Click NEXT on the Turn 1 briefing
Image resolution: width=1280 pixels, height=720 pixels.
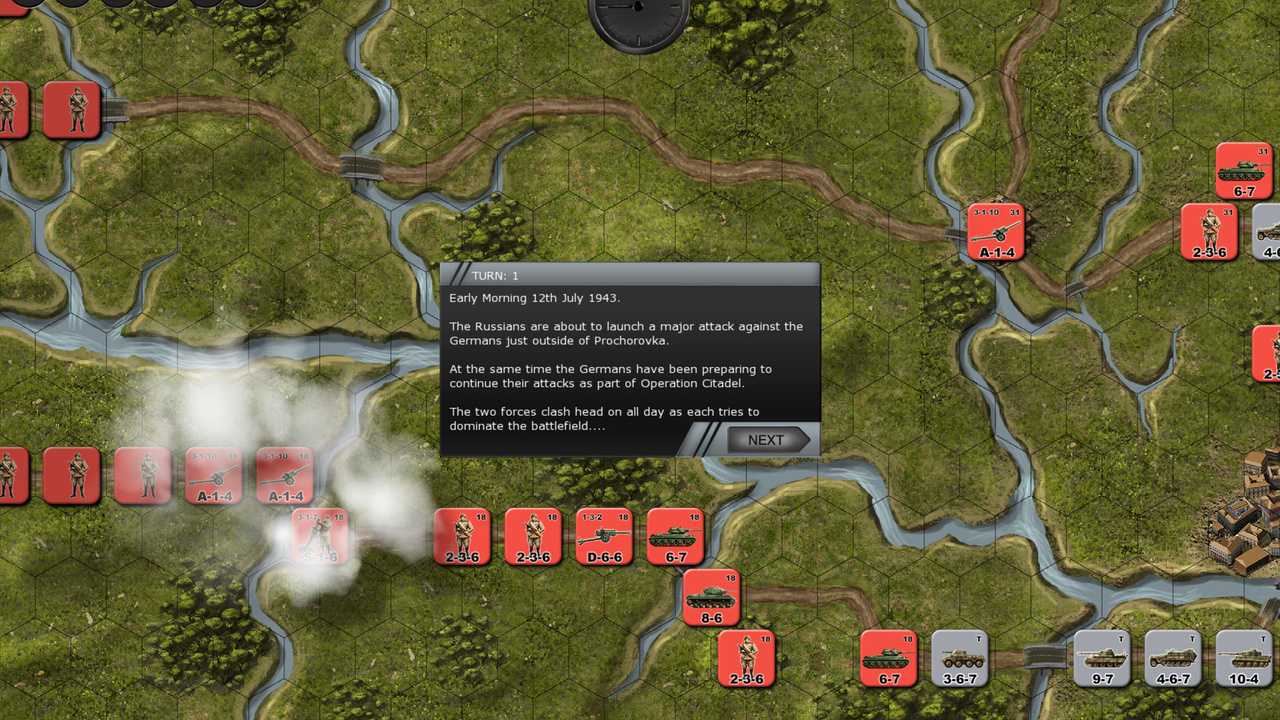(767, 440)
